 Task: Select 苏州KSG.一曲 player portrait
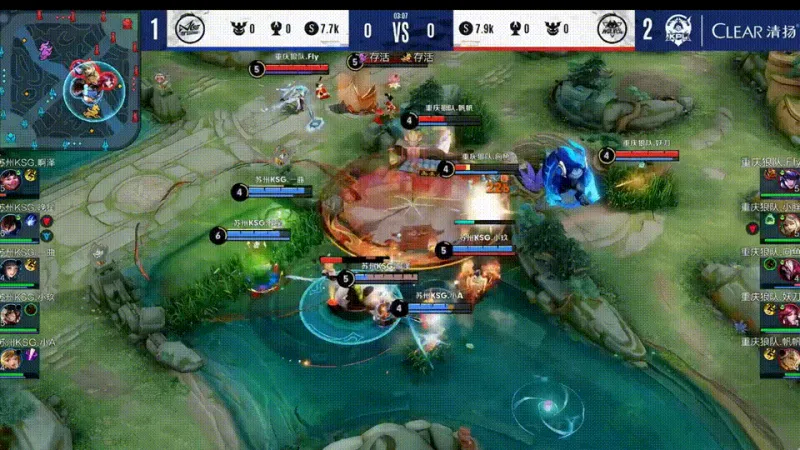point(12,270)
